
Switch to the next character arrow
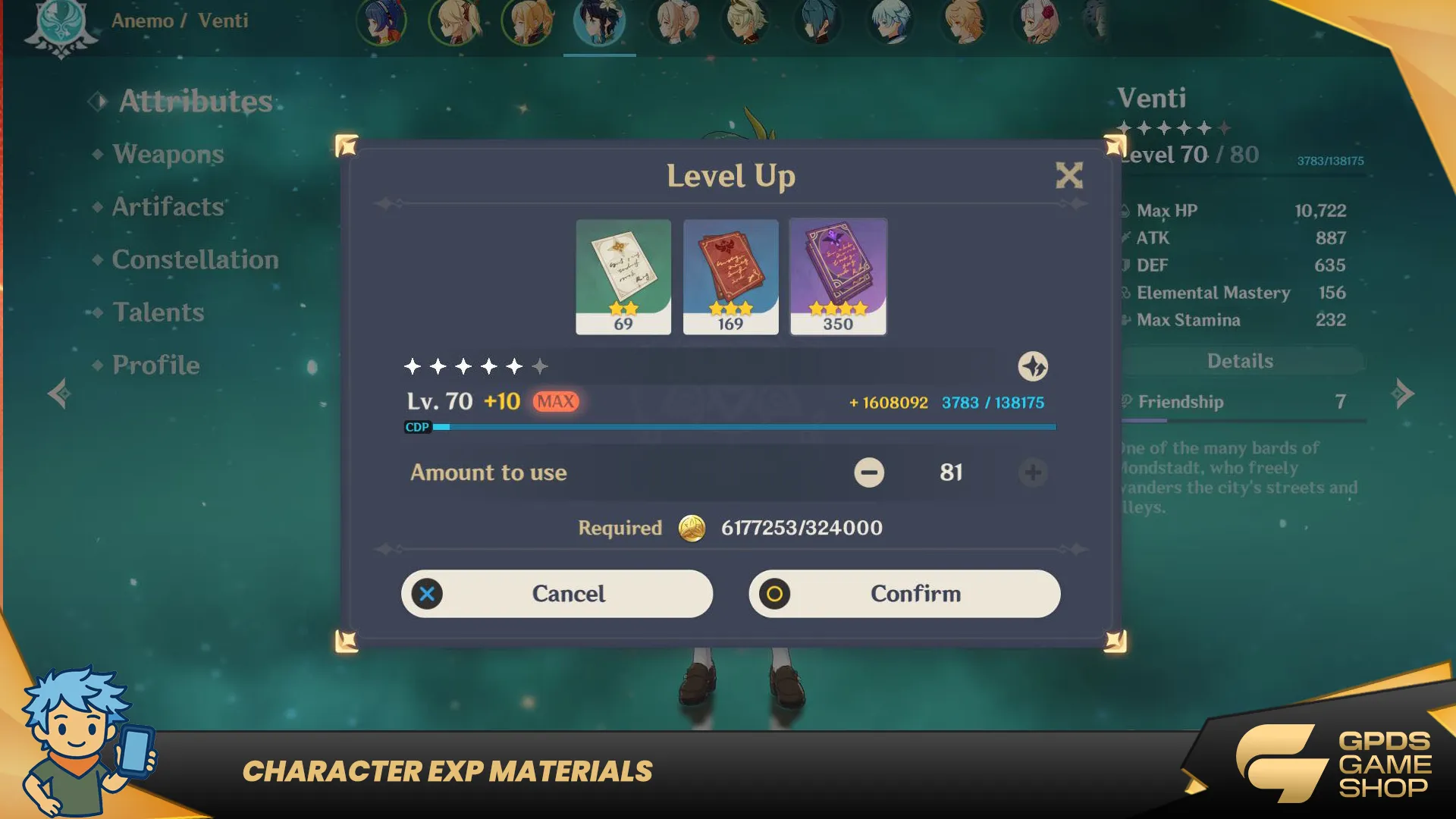(1403, 394)
